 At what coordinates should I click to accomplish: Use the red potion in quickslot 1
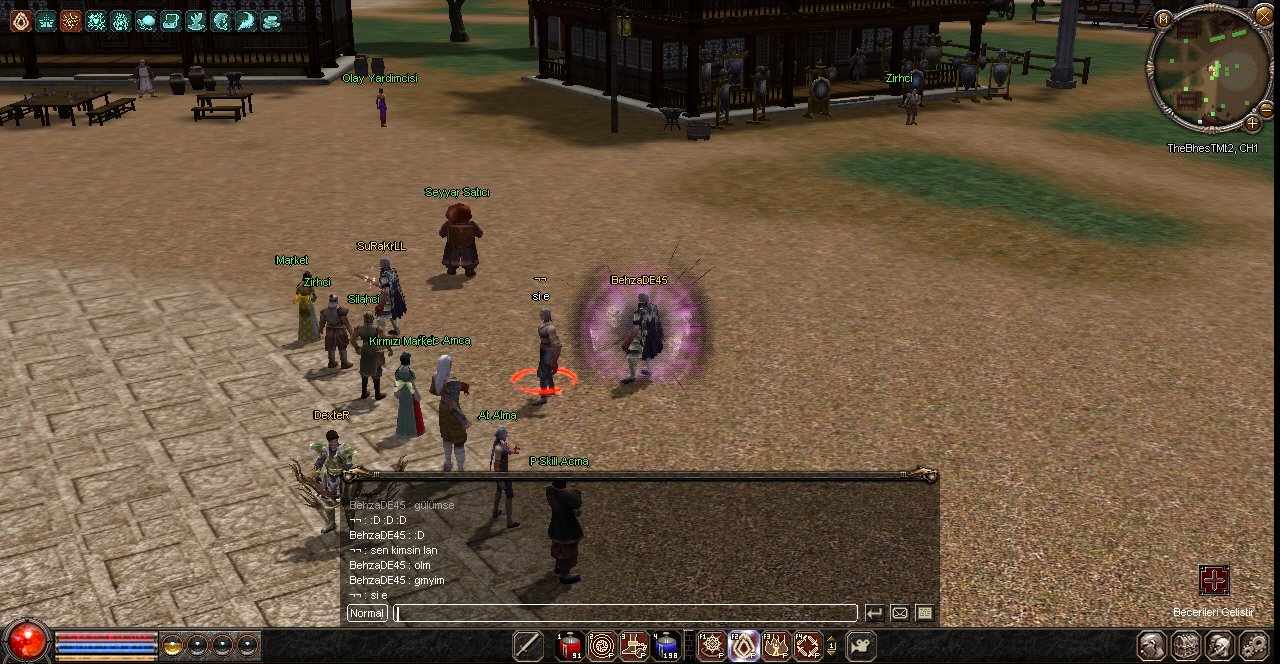pyautogui.click(x=570, y=646)
